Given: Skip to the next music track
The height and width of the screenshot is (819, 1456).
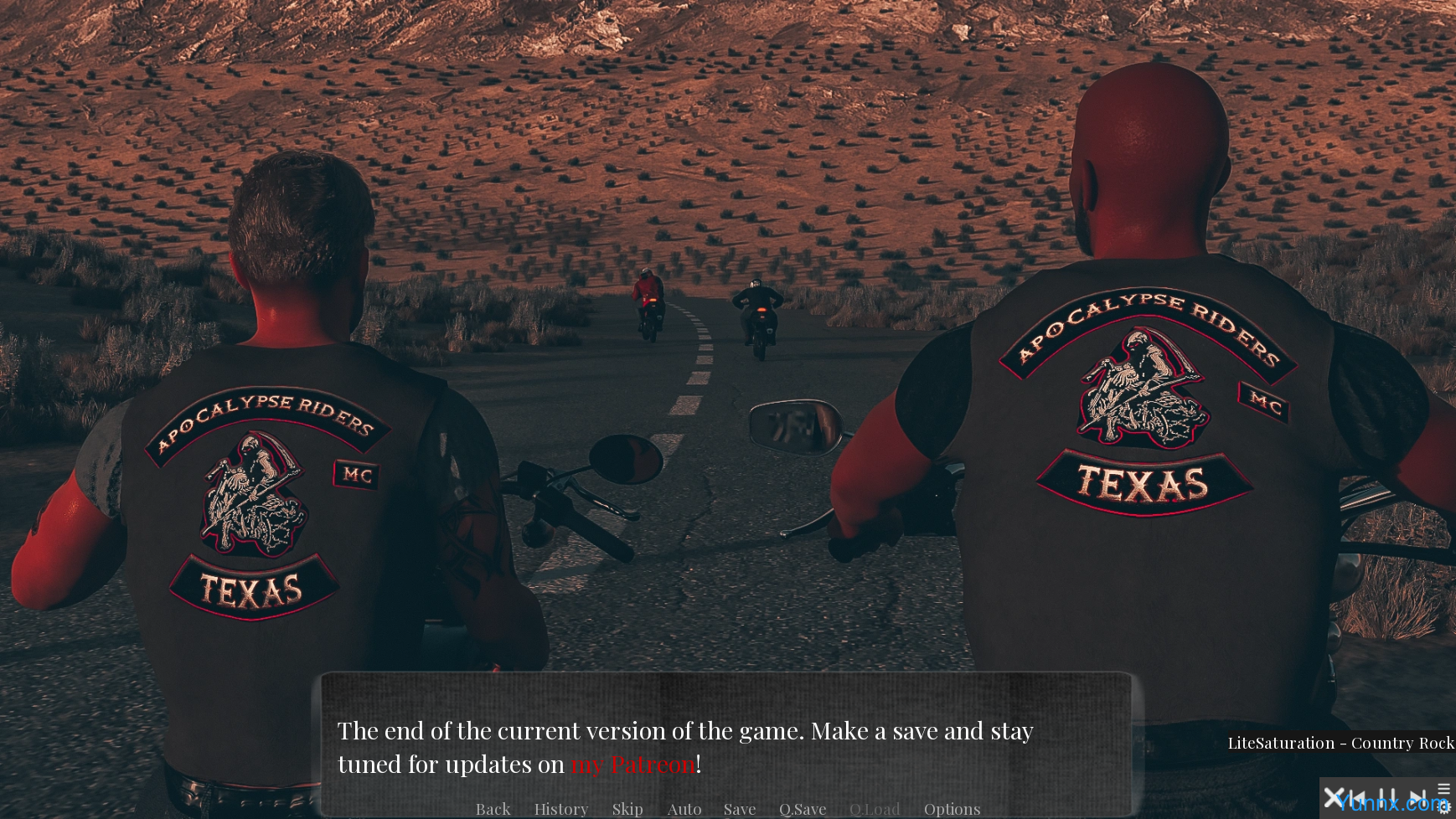Looking at the screenshot, I should 1417,798.
